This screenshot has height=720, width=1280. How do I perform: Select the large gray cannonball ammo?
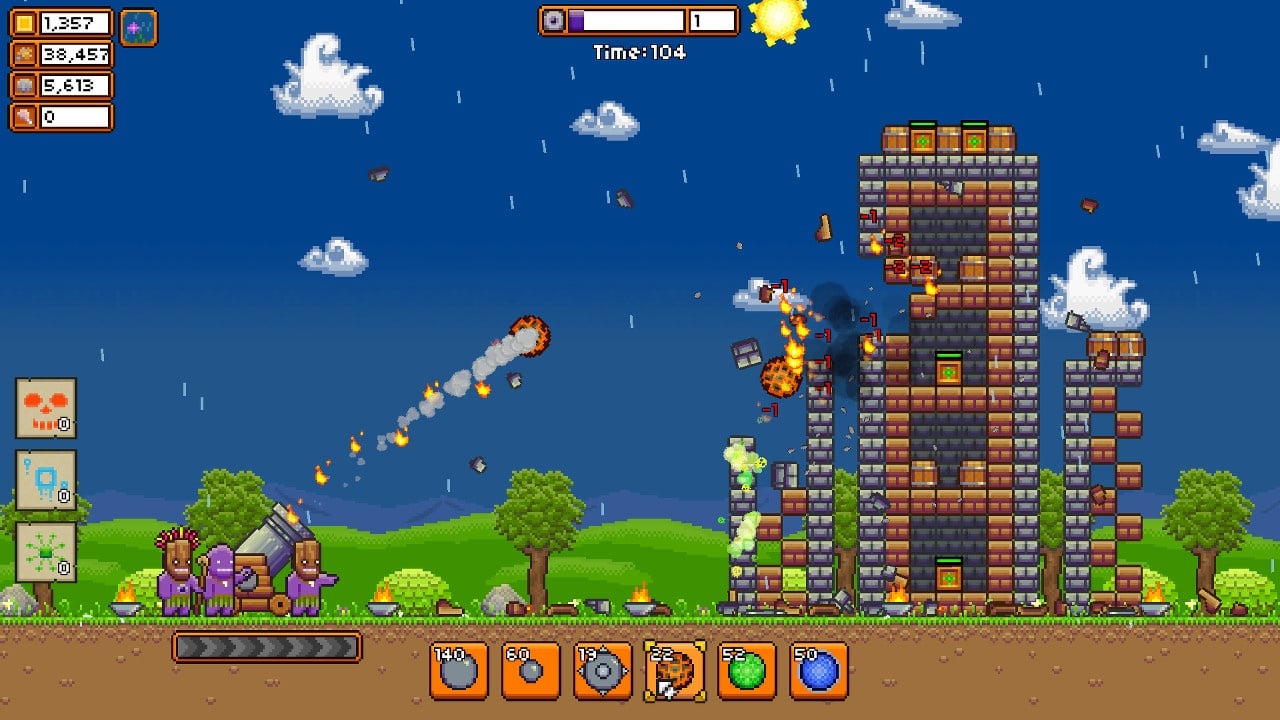pos(459,670)
